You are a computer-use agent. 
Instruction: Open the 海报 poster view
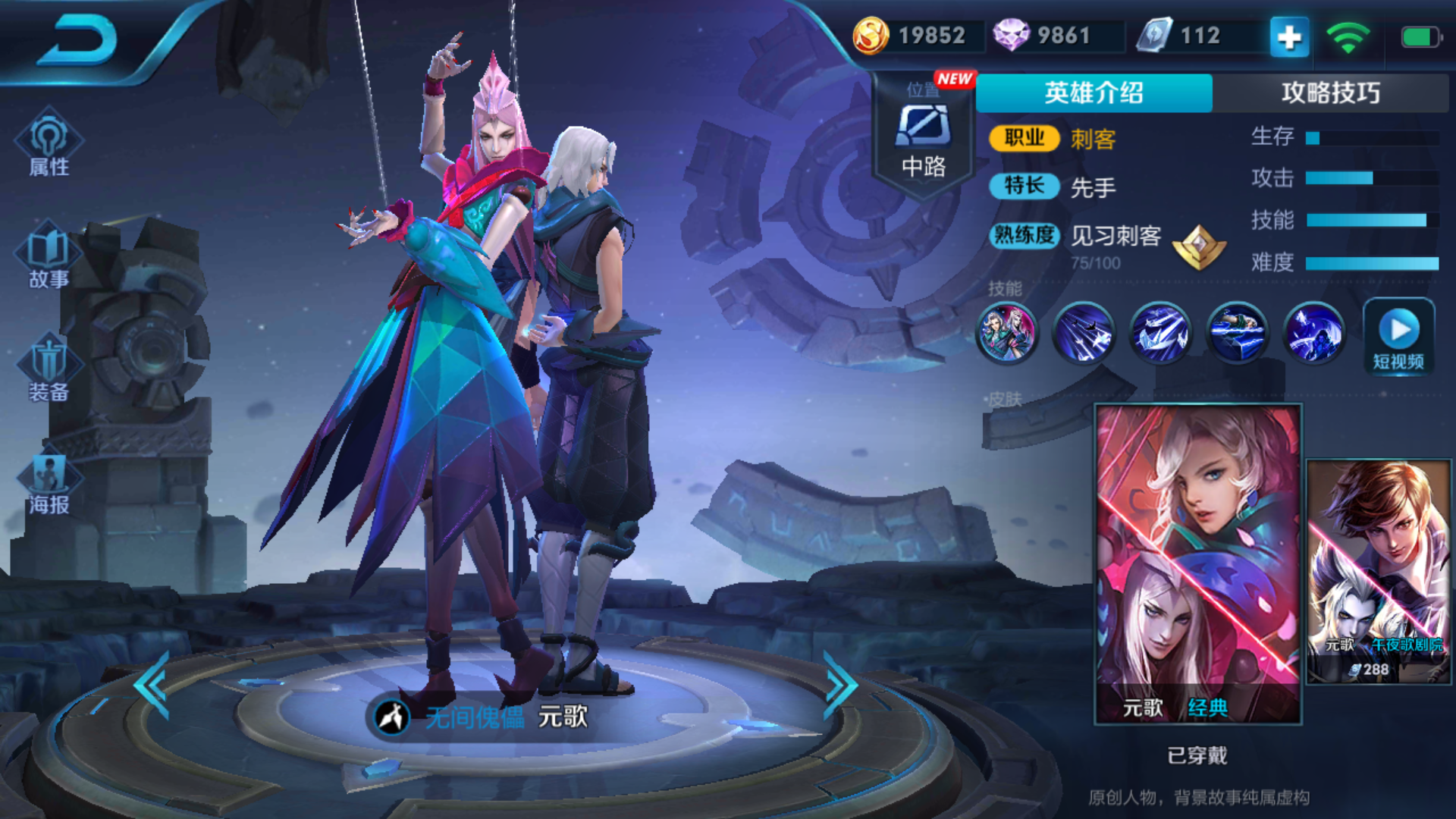click(x=49, y=482)
